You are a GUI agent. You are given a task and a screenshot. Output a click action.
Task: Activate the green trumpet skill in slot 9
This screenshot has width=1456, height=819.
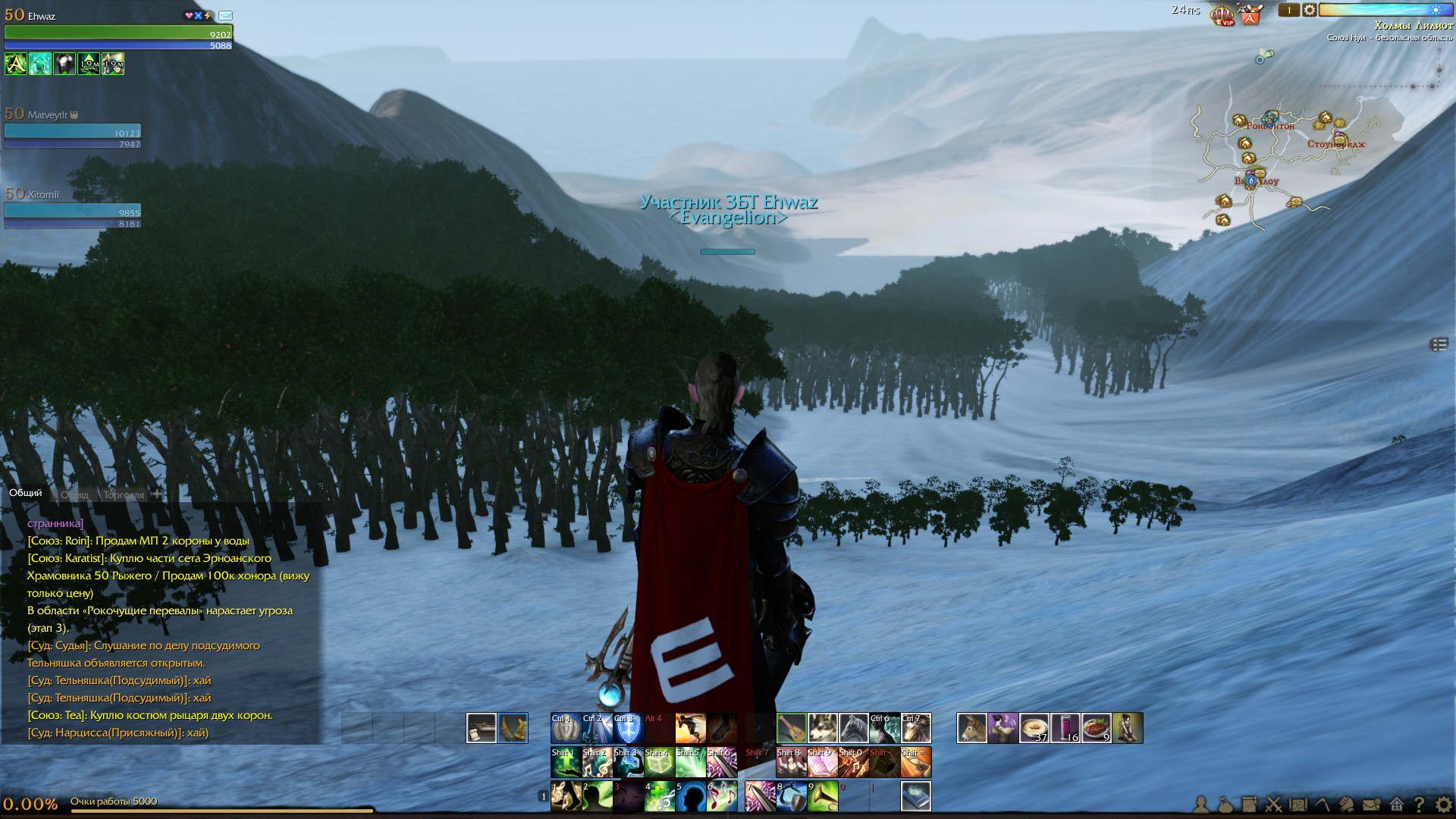coord(822,796)
